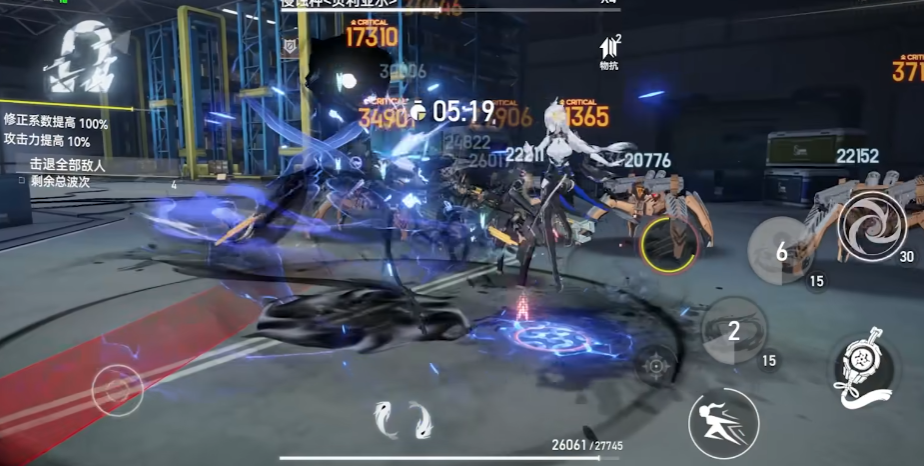Activate the swirl vortex skill button
Screen dimensions: 924x466
[x=872, y=226]
